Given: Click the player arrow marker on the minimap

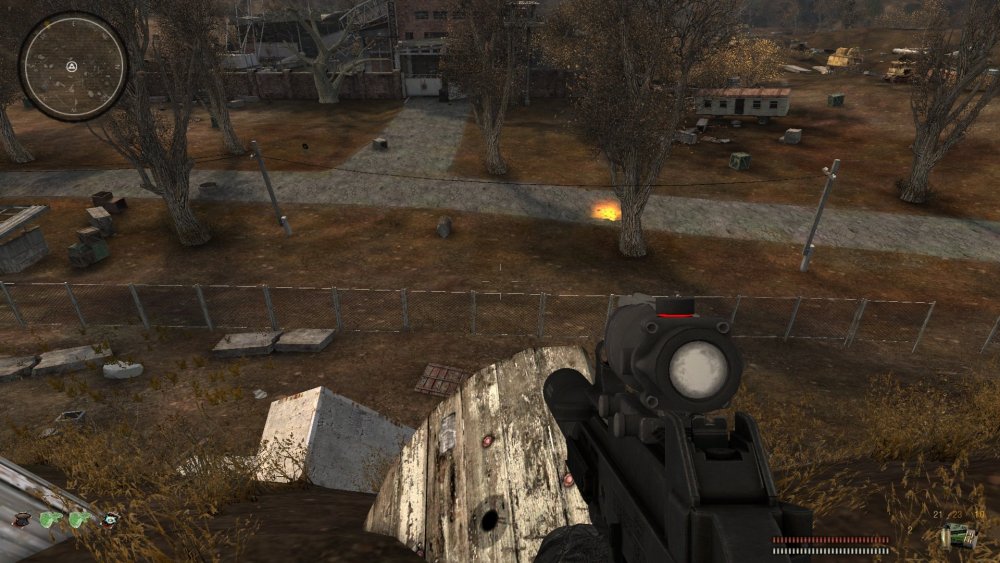Looking at the screenshot, I should click(x=72, y=66).
